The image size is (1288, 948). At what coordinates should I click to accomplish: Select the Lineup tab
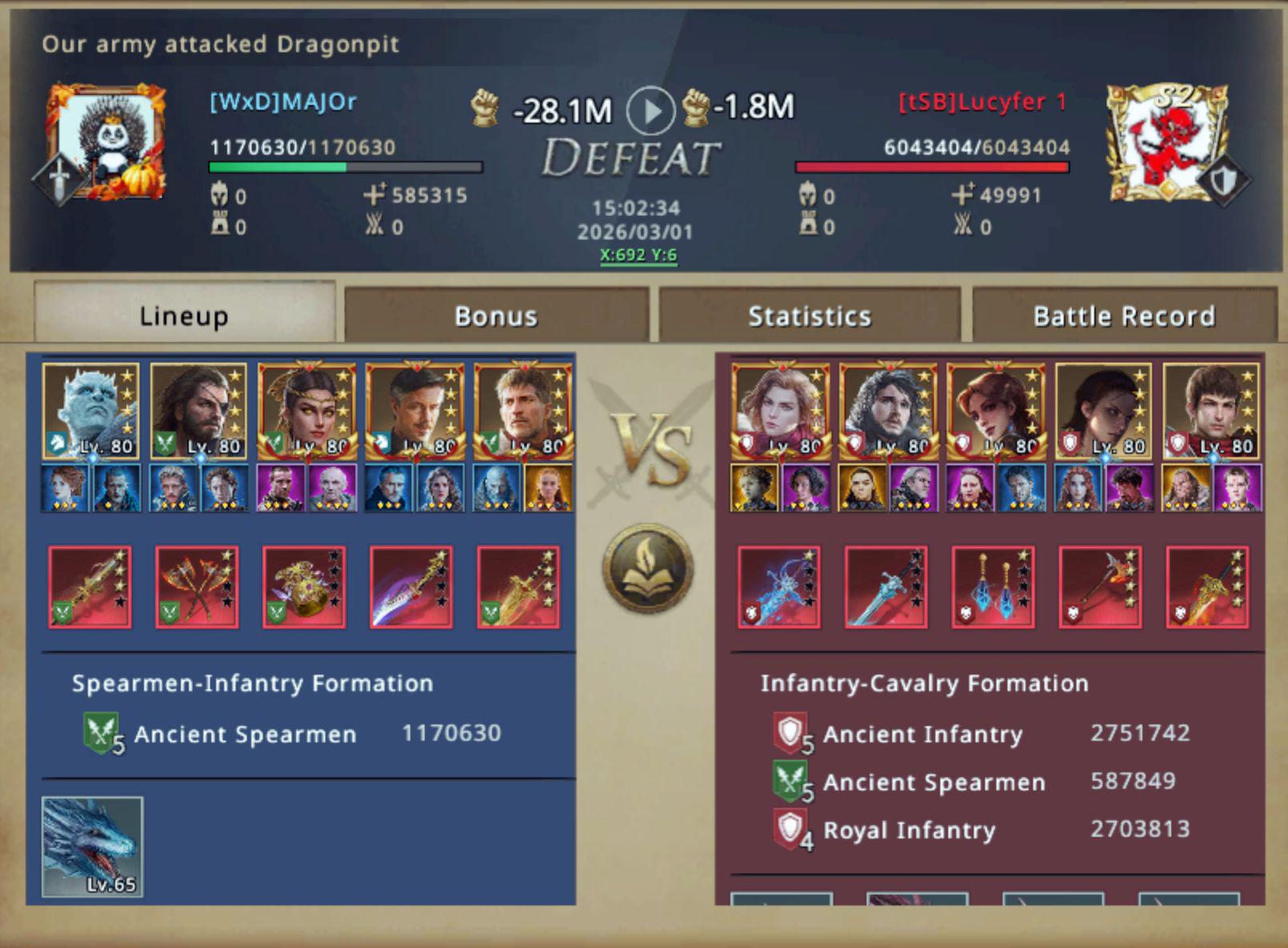tap(184, 315)
